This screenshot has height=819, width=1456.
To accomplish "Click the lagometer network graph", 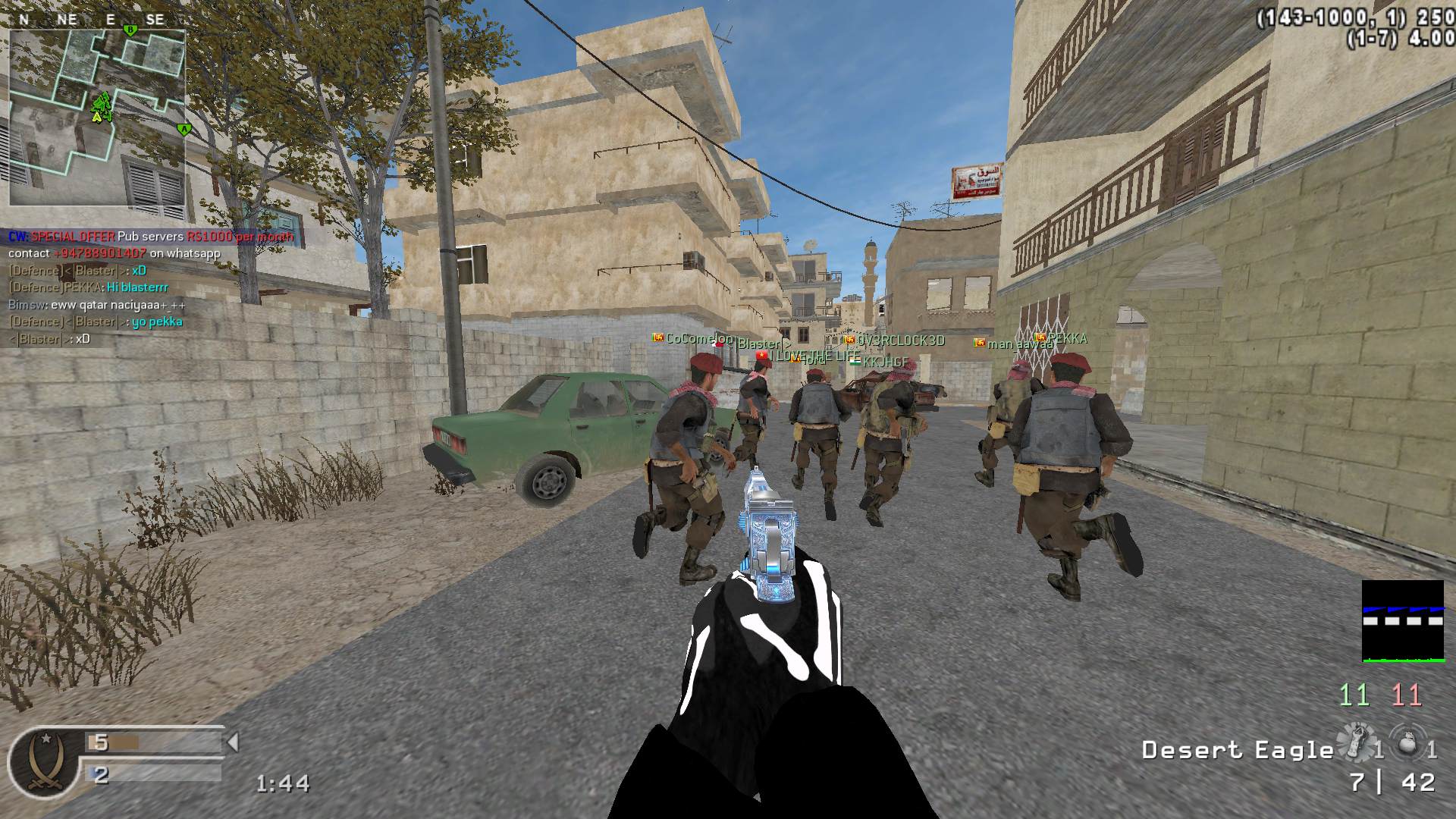I will [1402, 621].
